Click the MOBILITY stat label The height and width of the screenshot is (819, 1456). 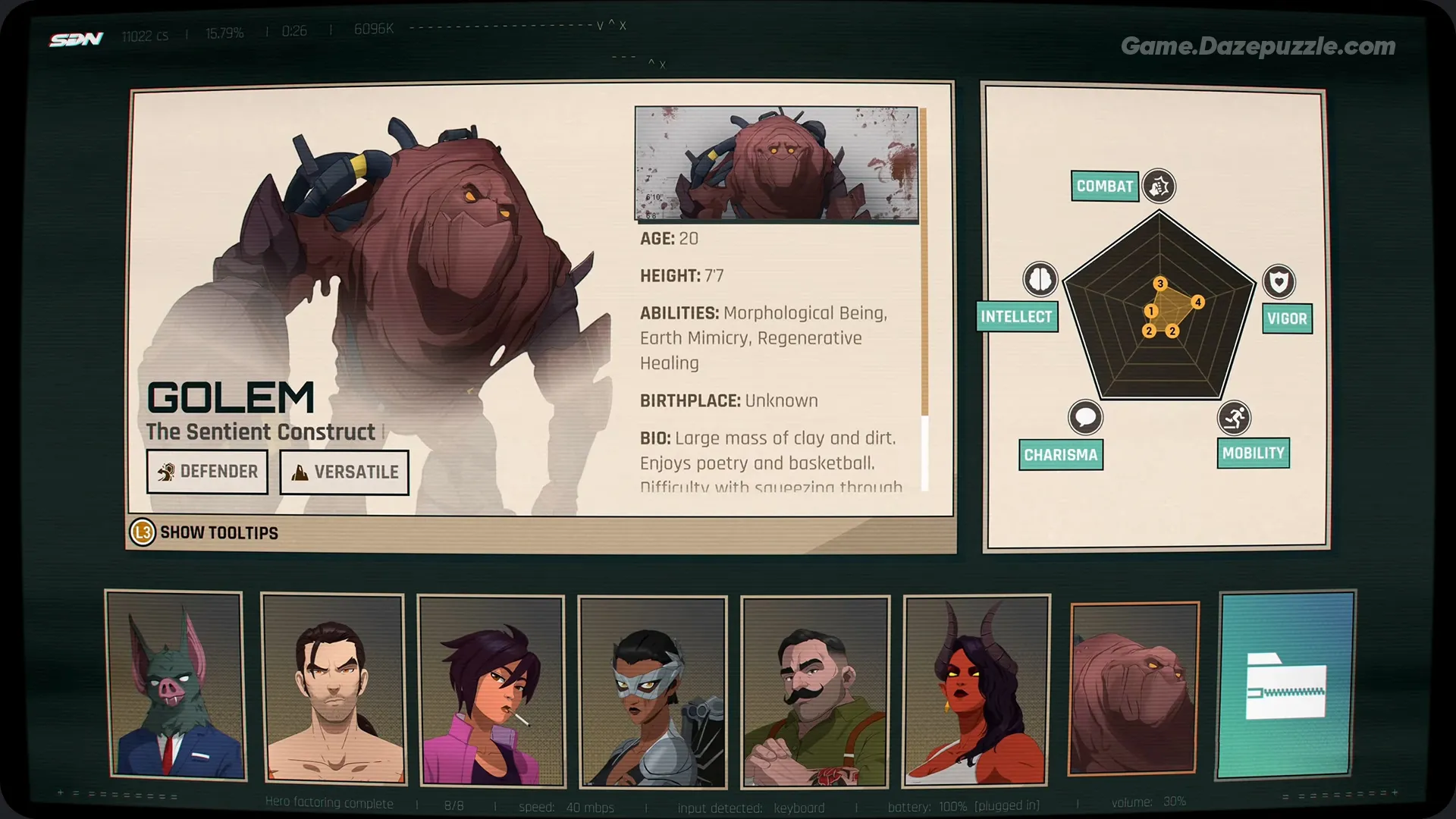pyautogui.click(x=1253, y=453)
